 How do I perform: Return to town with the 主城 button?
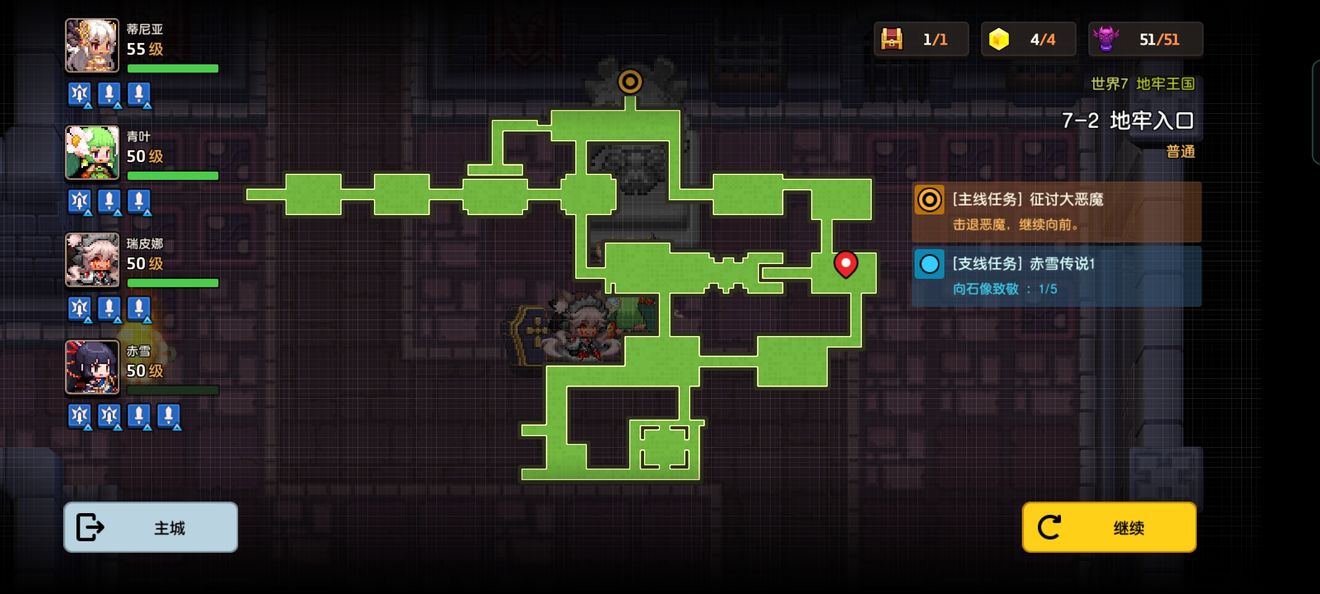click(x=151, y=527)
